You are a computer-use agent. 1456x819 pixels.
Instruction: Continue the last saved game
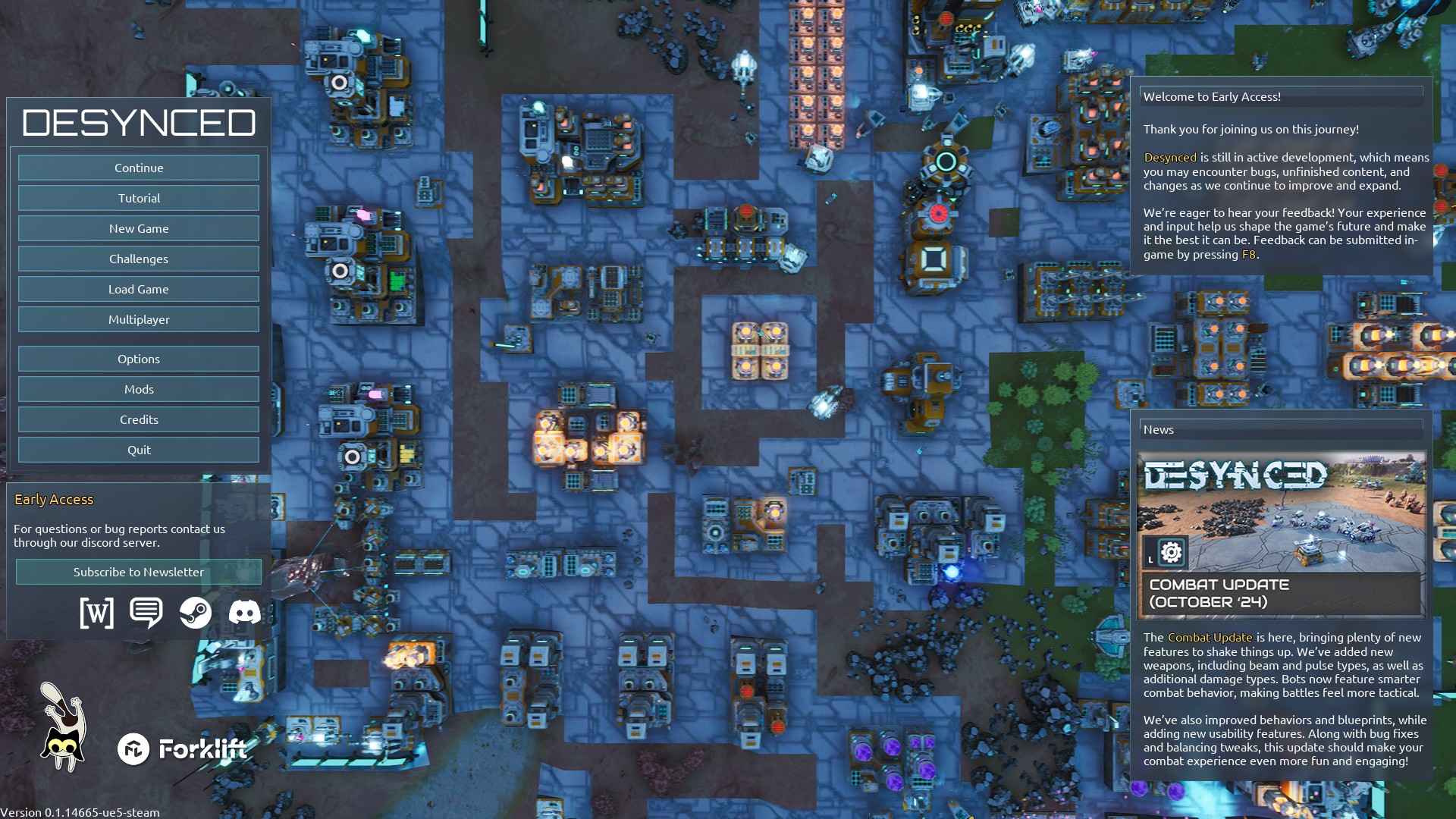(139, 168)
